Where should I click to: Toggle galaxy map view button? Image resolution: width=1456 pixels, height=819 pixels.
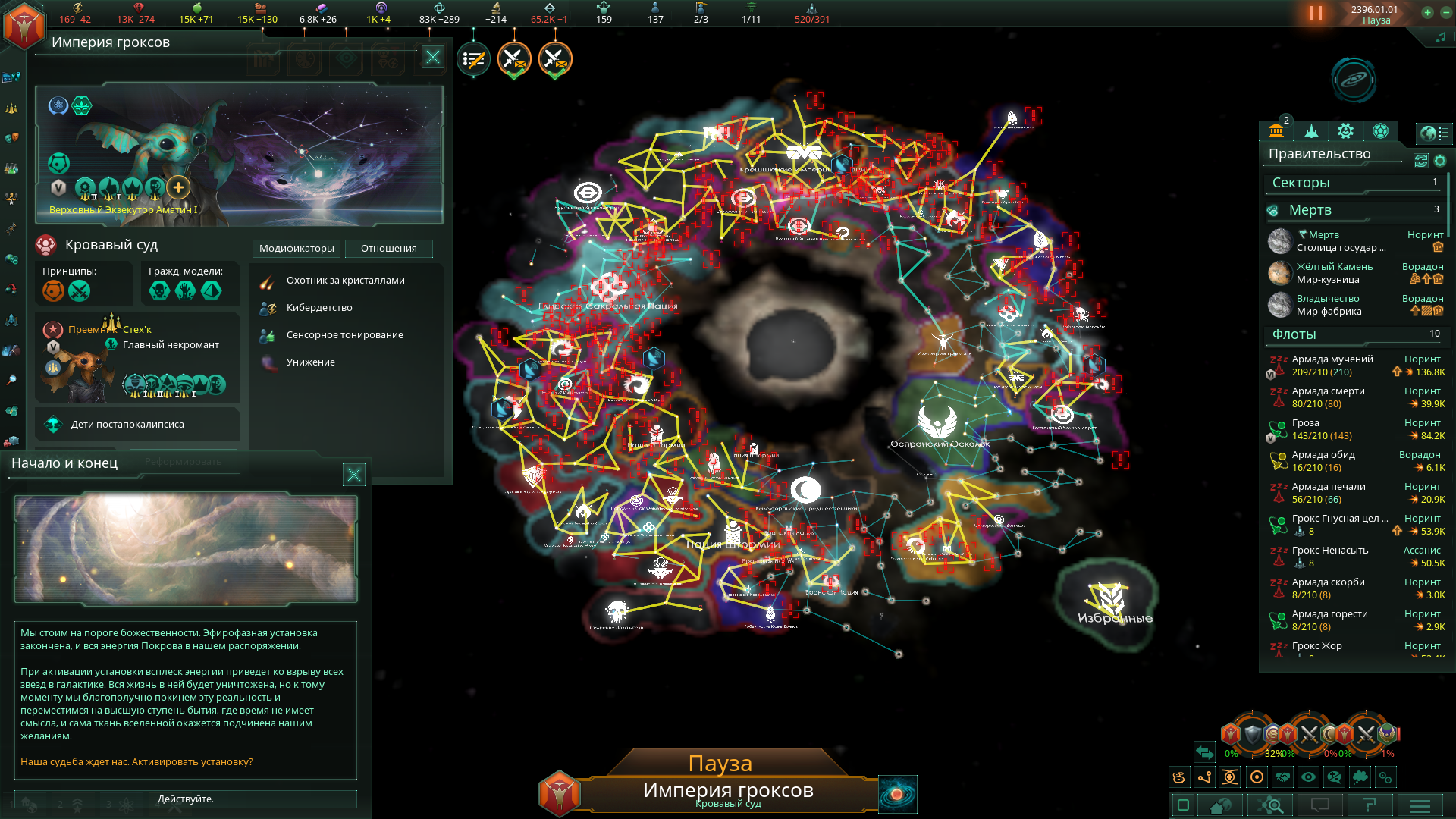[897, 794]
